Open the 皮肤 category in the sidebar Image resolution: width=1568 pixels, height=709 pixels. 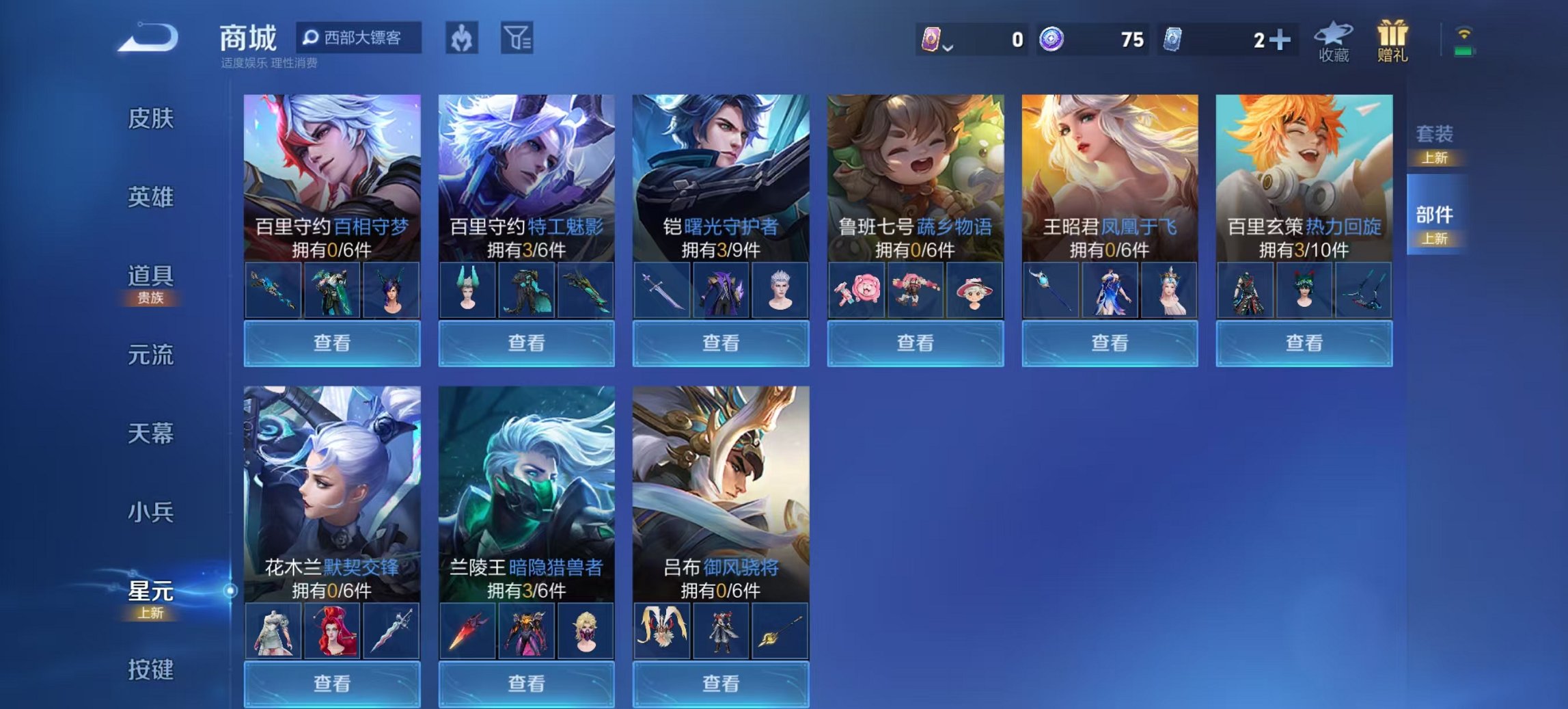(152, 118)
